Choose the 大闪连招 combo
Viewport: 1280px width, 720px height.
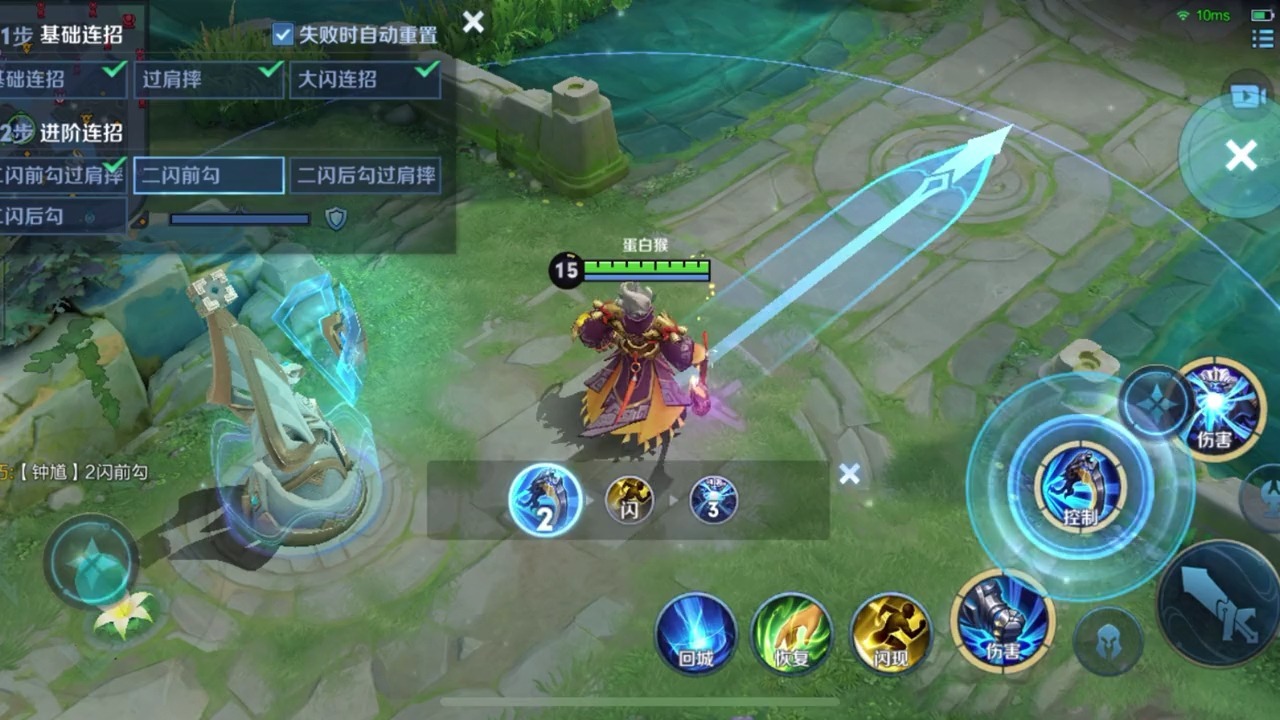[365, 80]
